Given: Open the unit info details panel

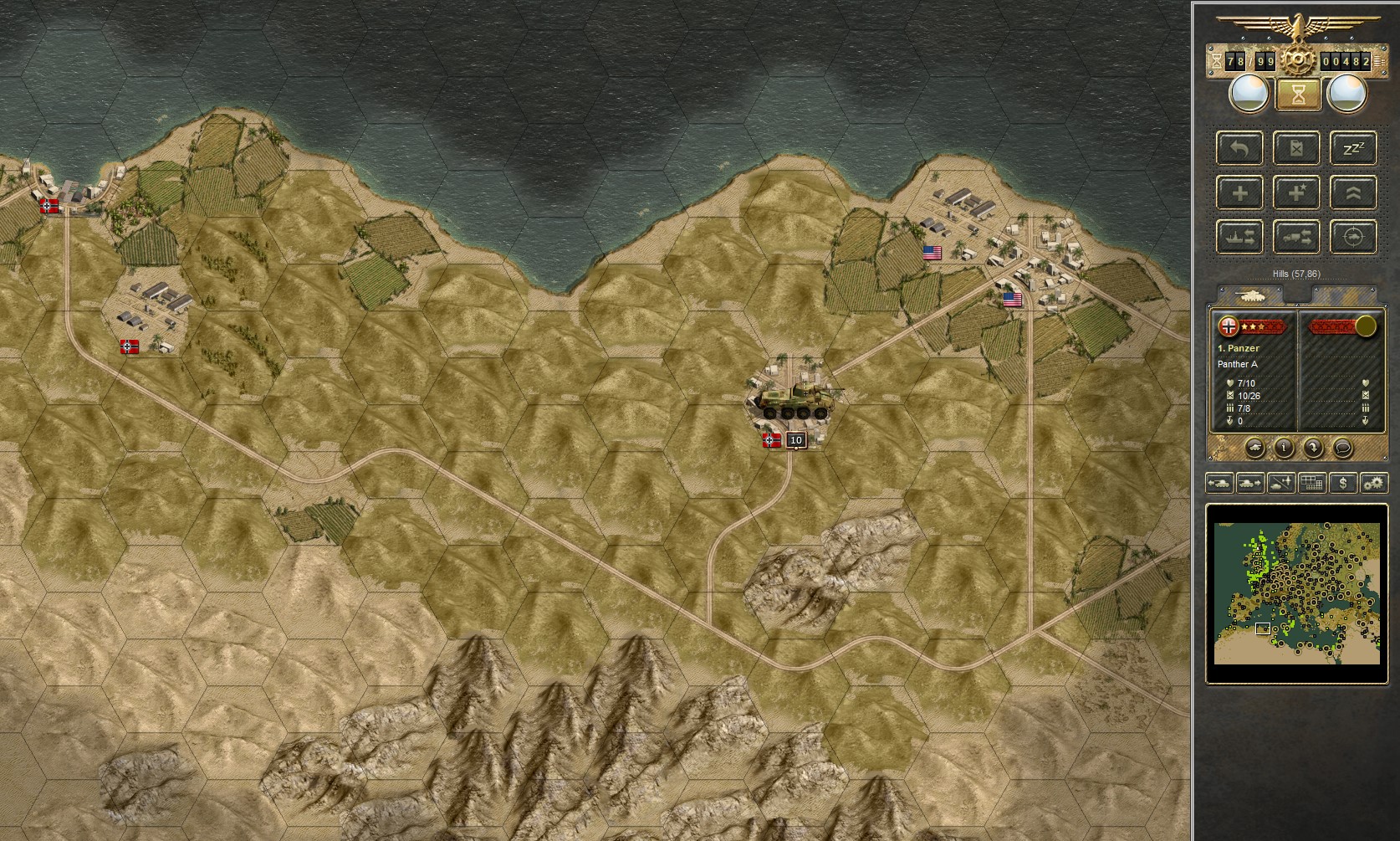Looking at the screenshot, I should [1285, 449].
